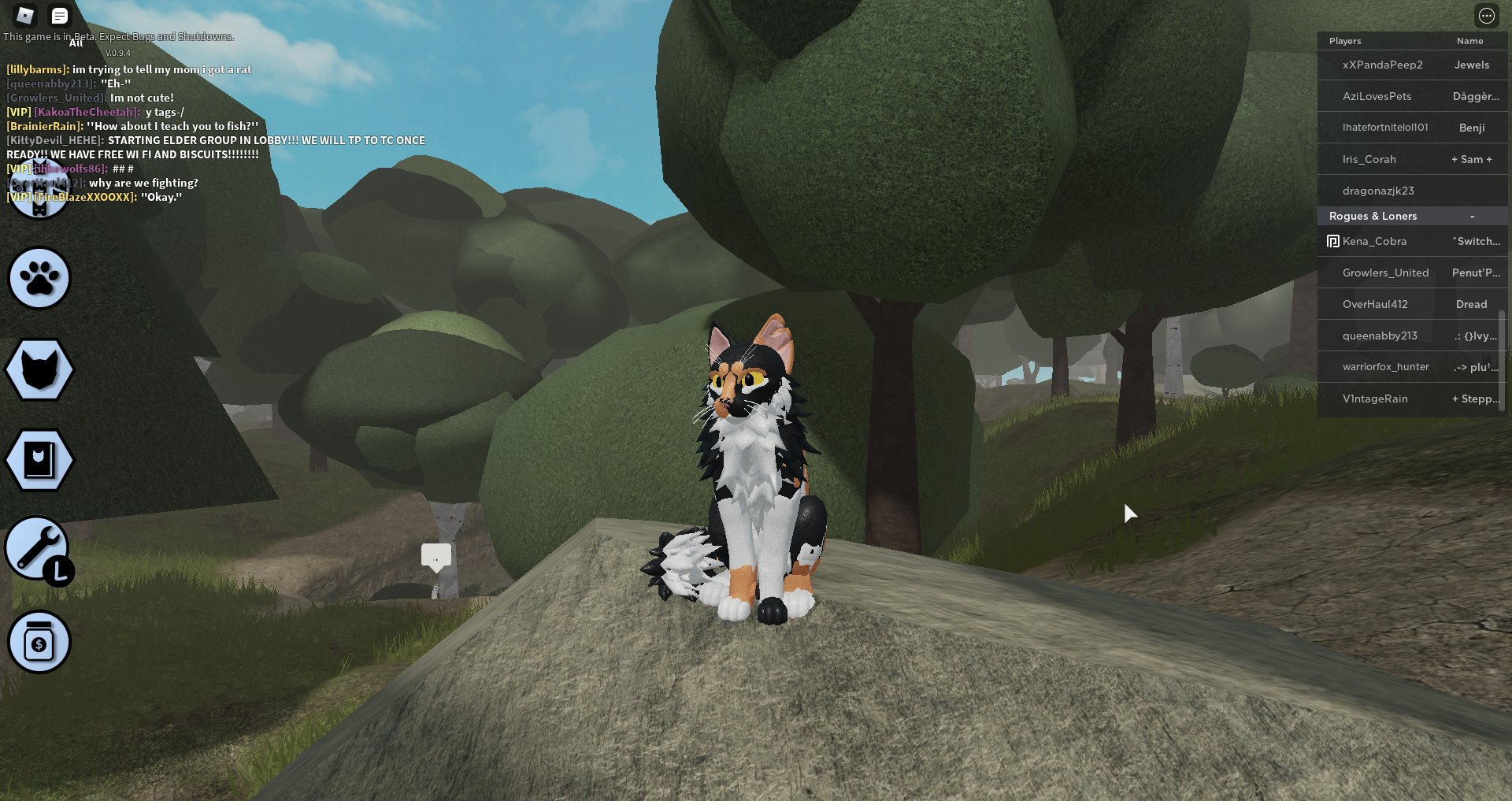
Task: Open the ellipsis menu button top-right
Action: tap(1487, 16)
